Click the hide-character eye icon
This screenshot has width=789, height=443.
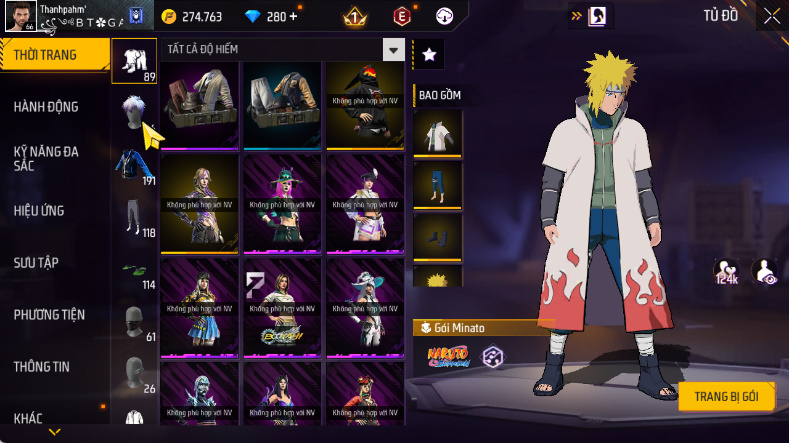pyautogui.click(x=764, y=271)
